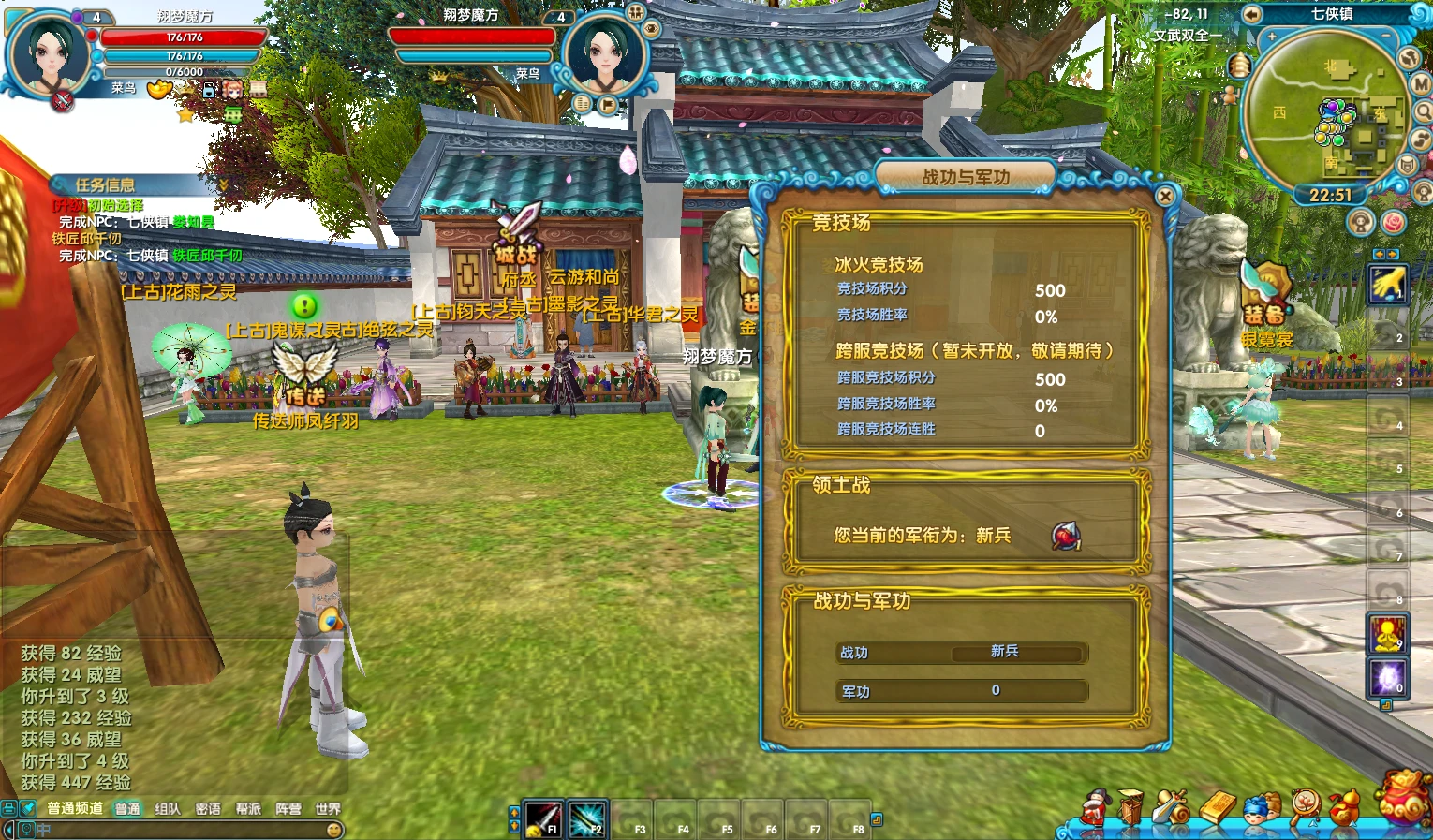
Task: Switch to the 世界 chat tab
Action: point(328,807)
